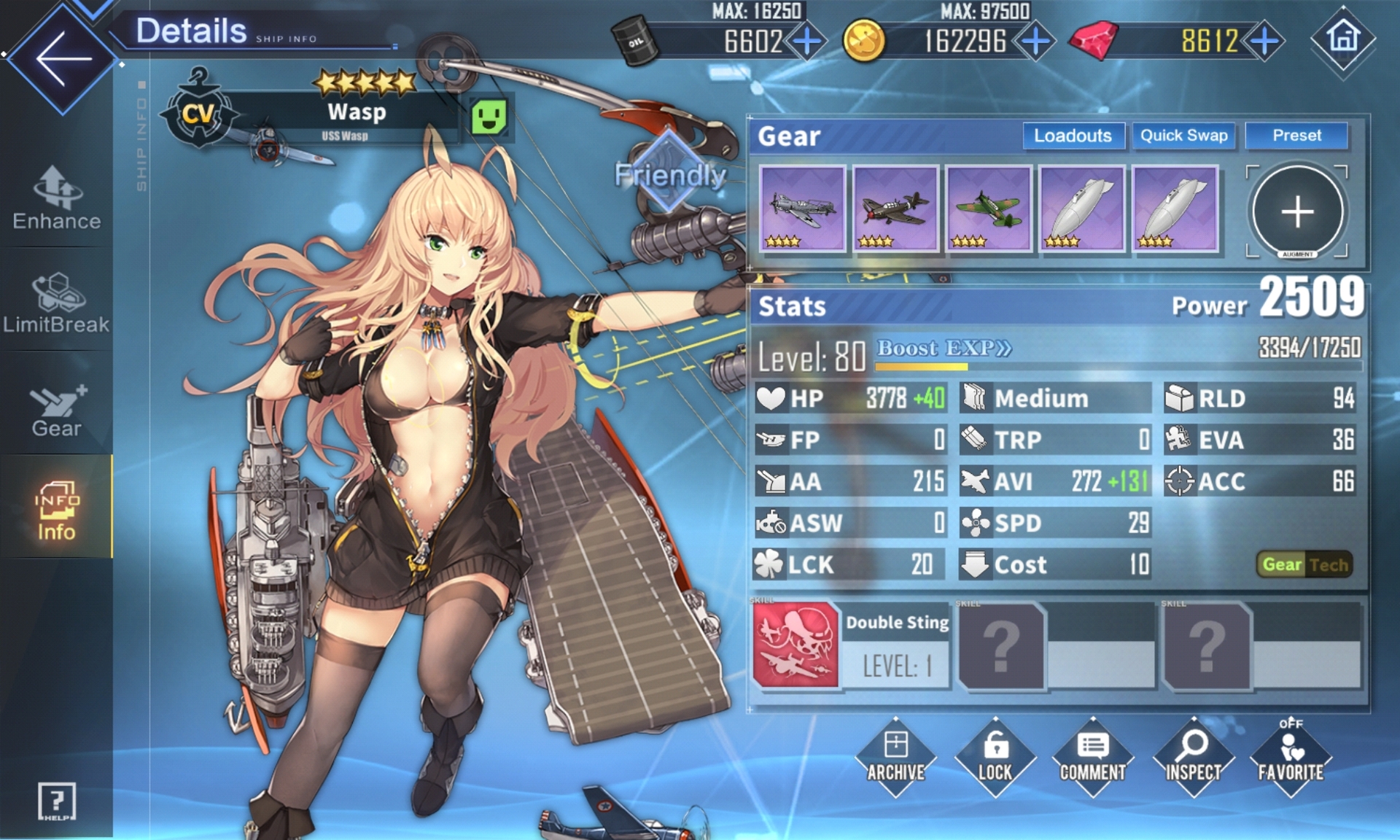Open the Loadouts menu

[x=1073, y=136]
